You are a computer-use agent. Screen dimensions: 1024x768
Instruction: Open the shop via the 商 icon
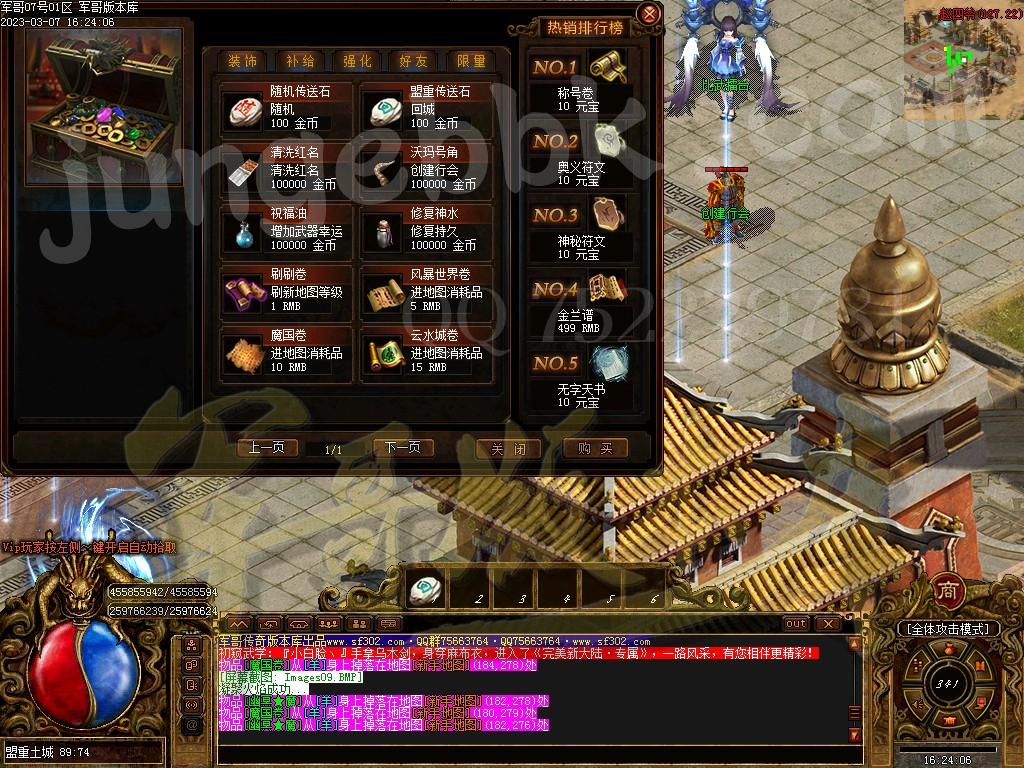[947, 590]
